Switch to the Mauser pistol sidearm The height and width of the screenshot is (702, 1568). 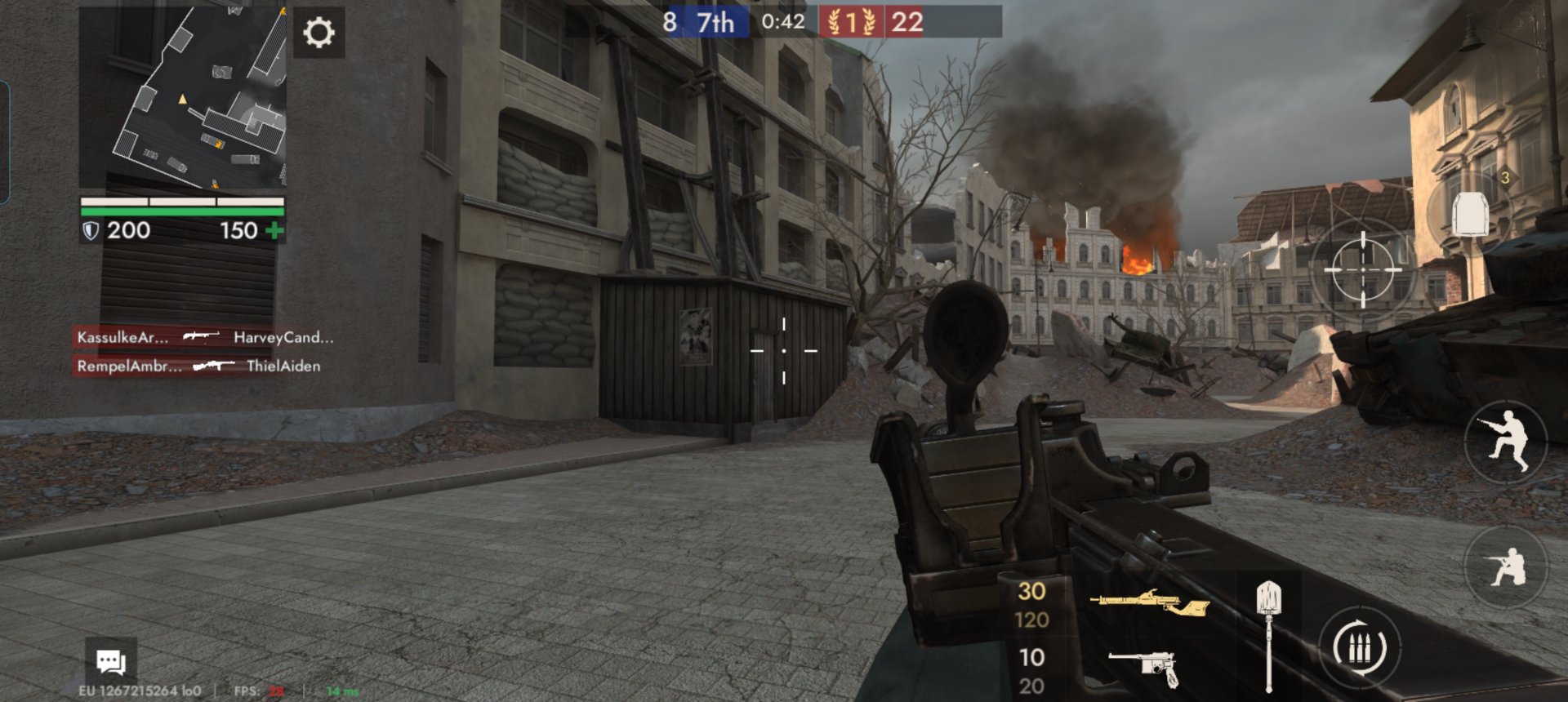pos(1145,668)
